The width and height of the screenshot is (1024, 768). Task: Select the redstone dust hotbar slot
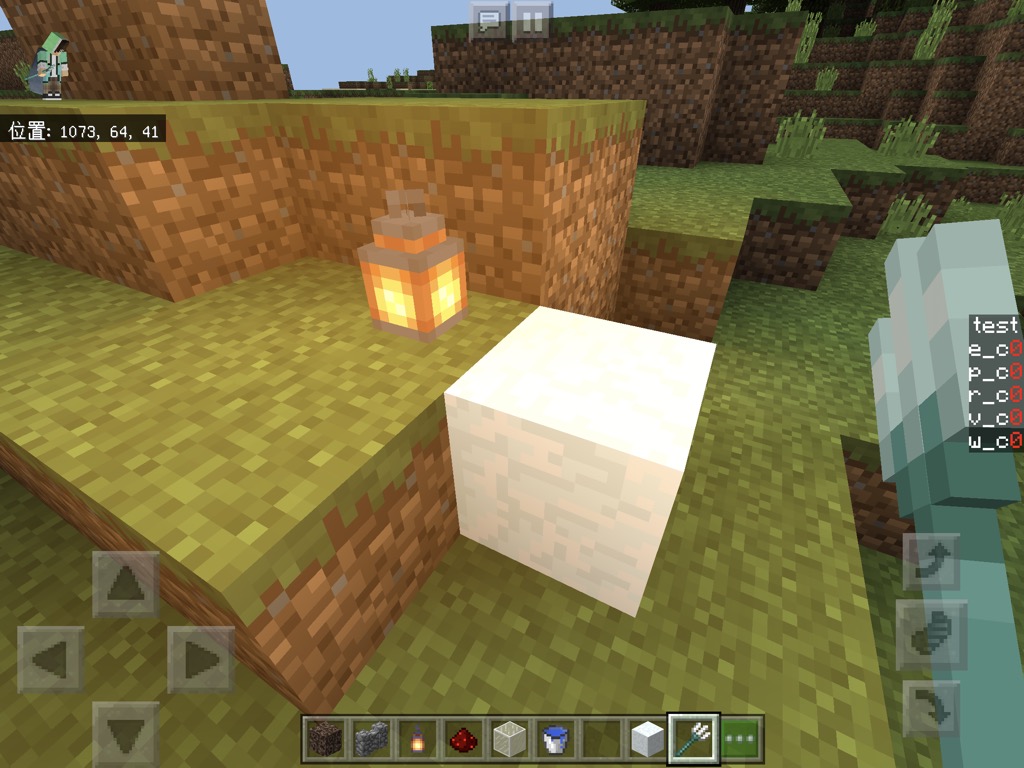click(x=461, y=739)
